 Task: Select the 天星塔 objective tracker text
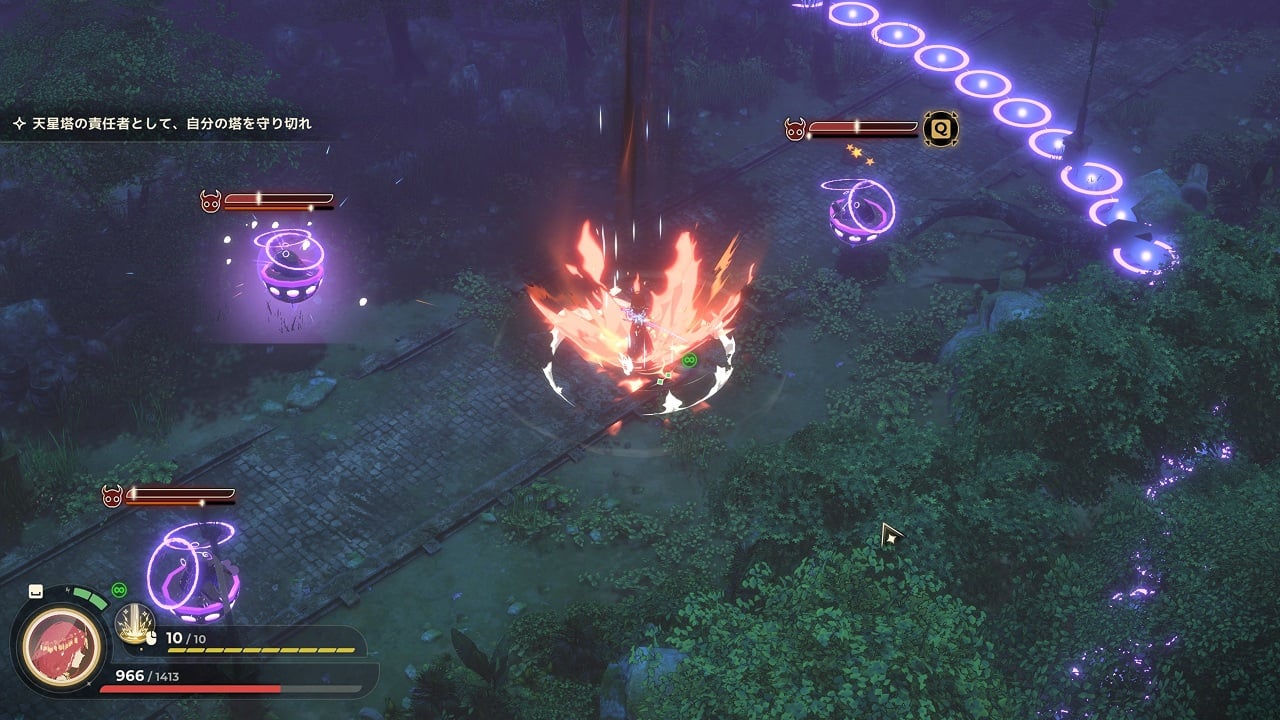171,124
